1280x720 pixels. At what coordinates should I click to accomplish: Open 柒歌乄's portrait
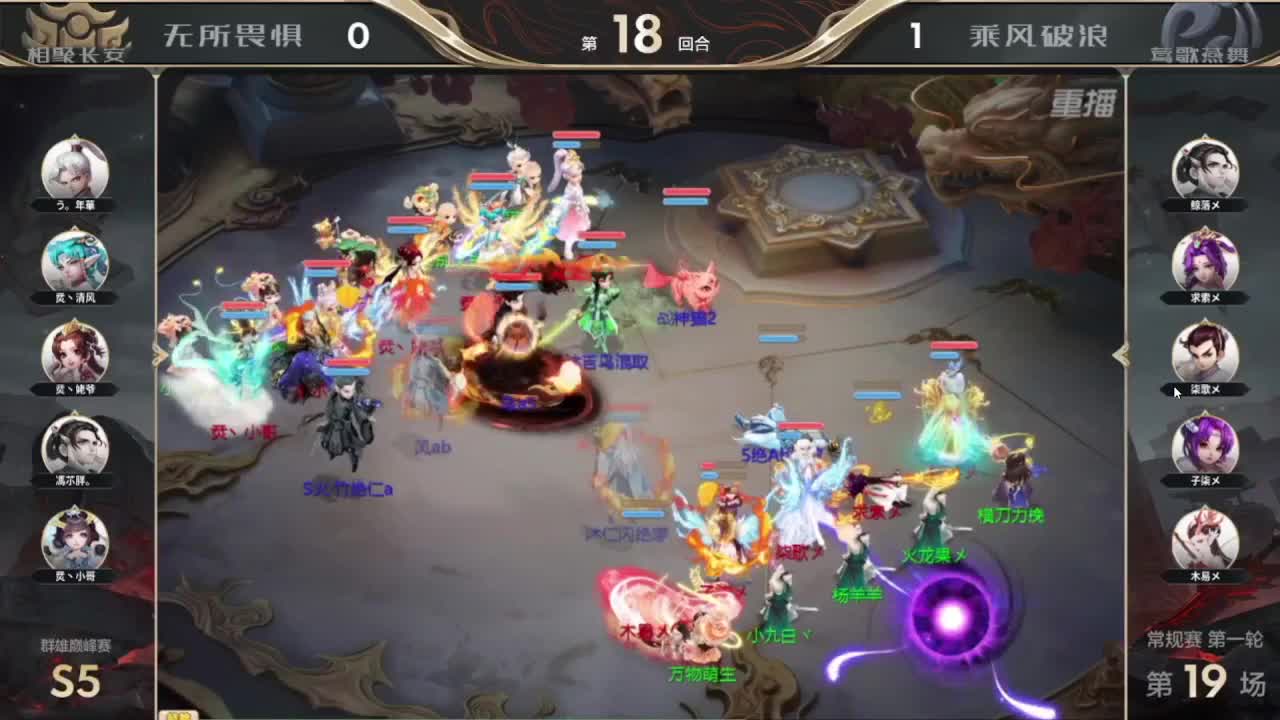point(1205,352)
